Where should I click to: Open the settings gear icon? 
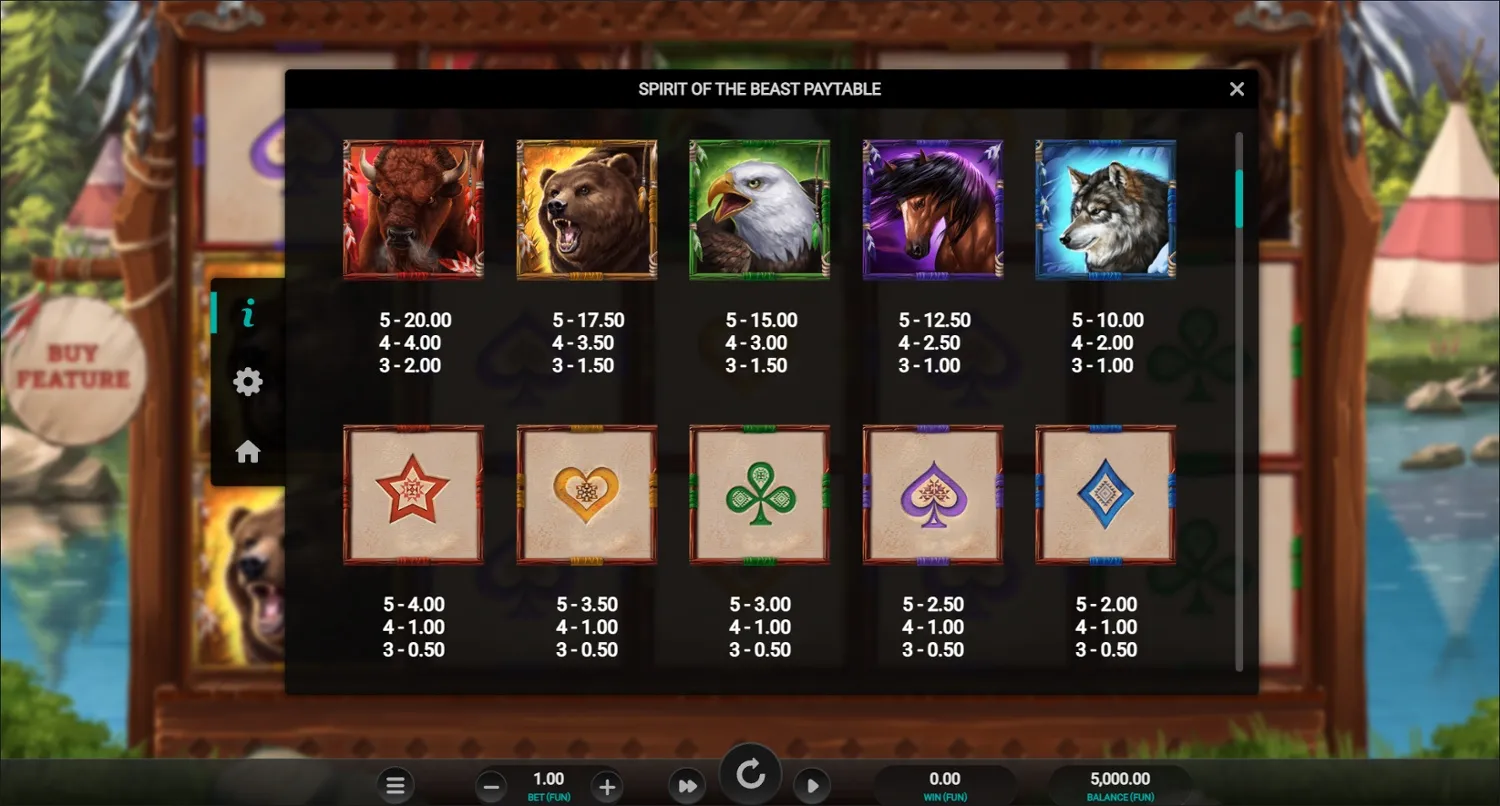coord(247,381)
